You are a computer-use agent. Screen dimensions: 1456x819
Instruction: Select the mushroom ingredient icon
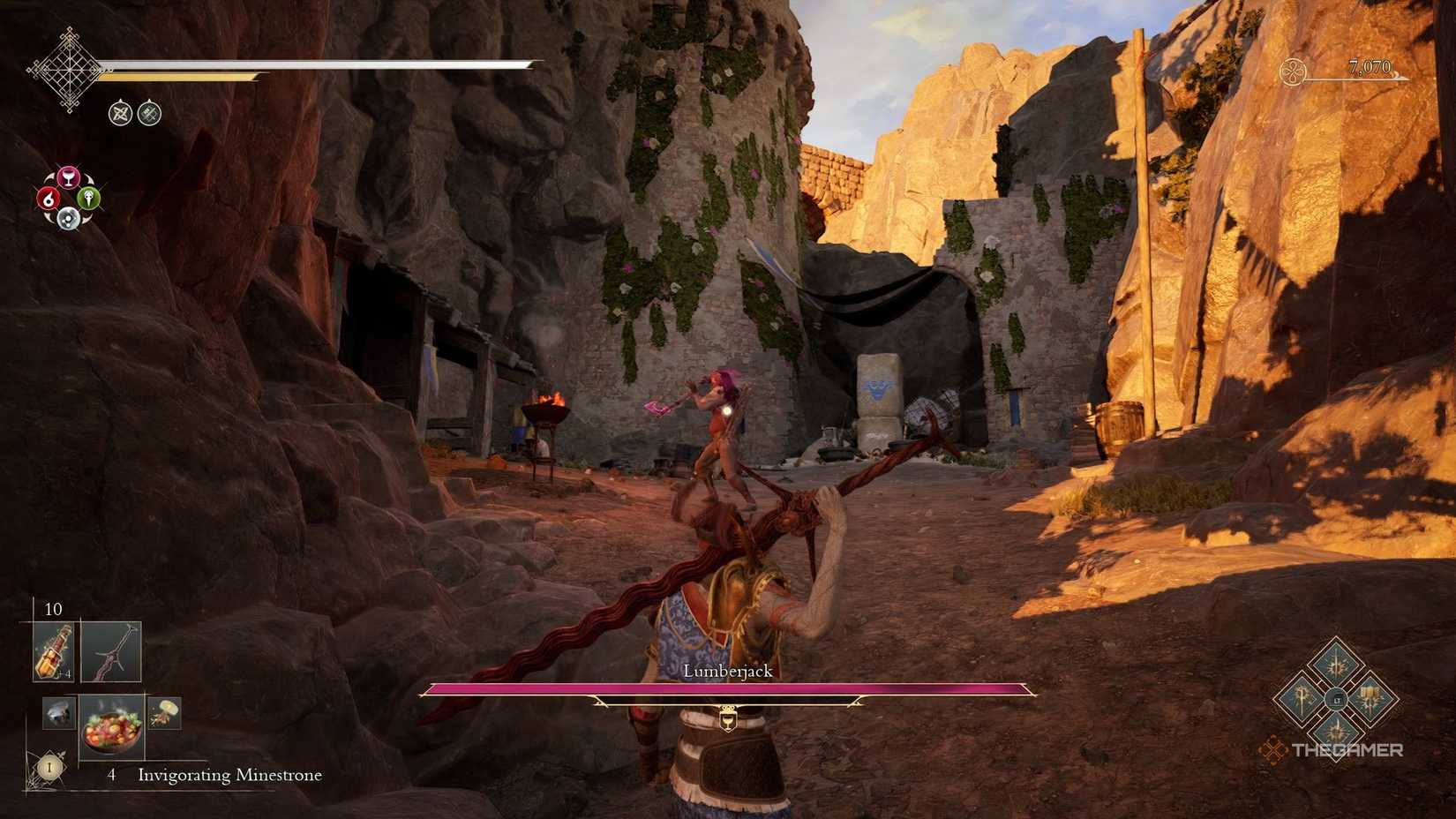167,713
